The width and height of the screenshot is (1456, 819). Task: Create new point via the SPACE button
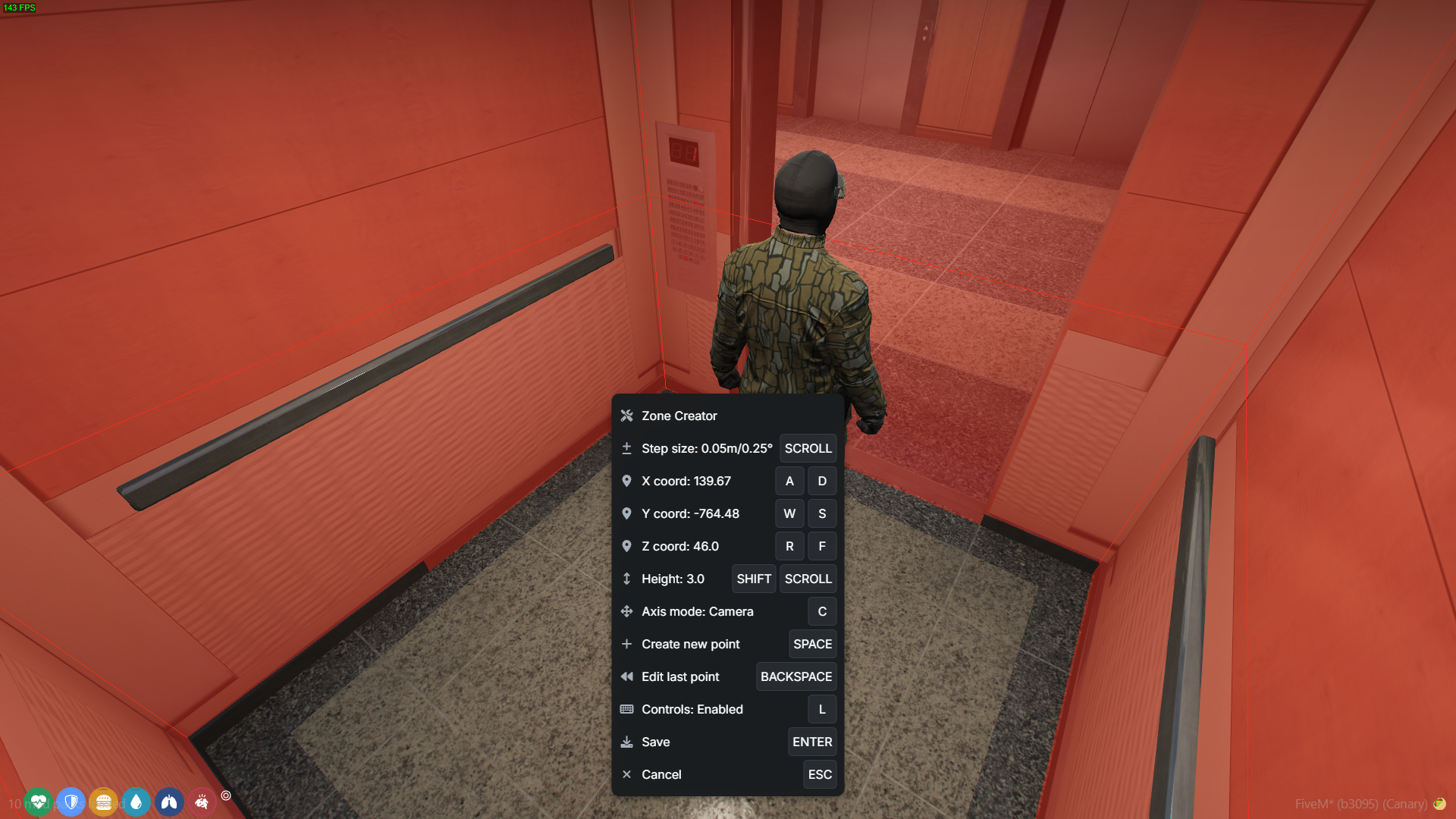coord(812,644)
